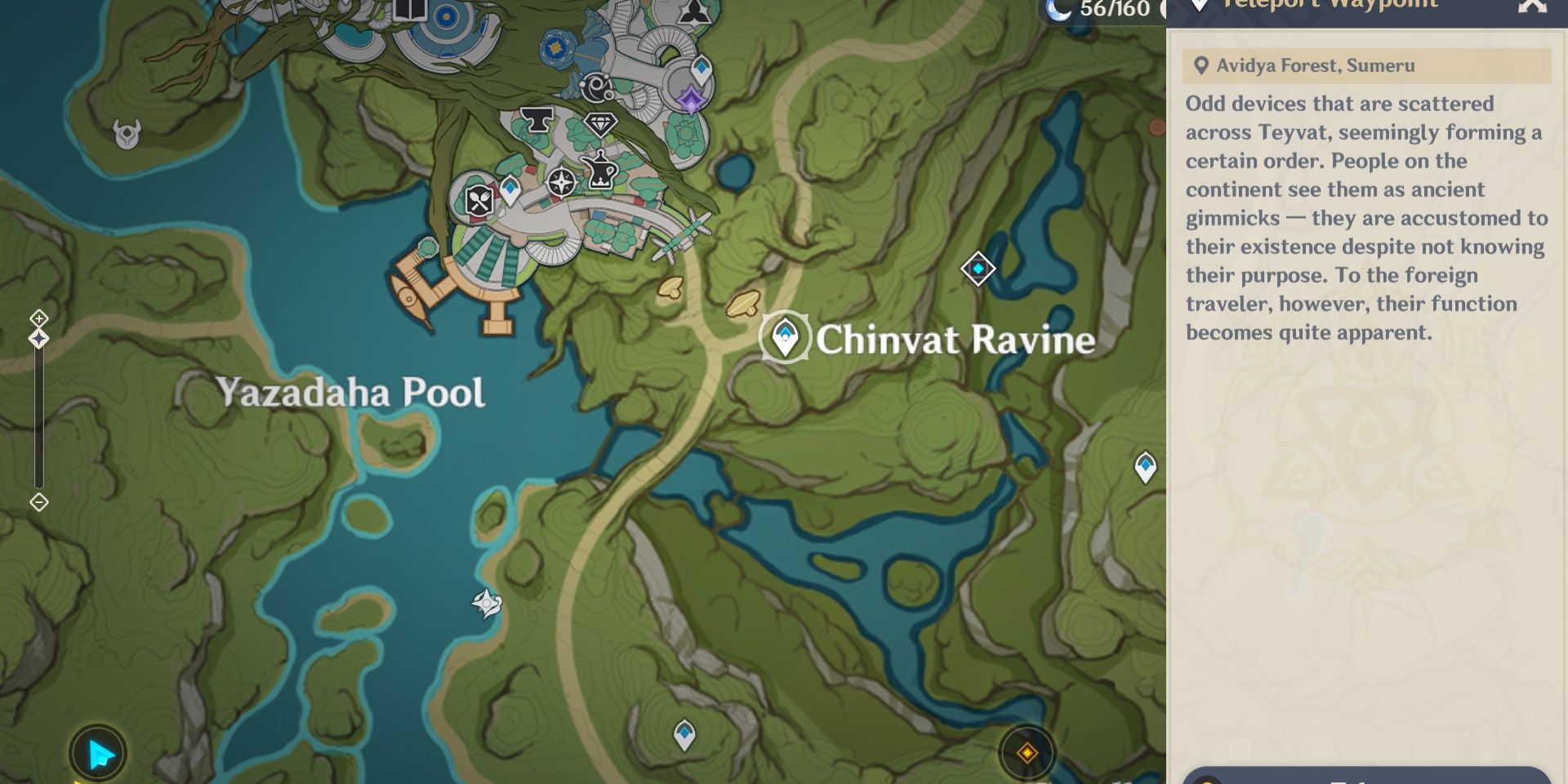Select the waypoint marker near the bottom shoreline

pos(683,733)
